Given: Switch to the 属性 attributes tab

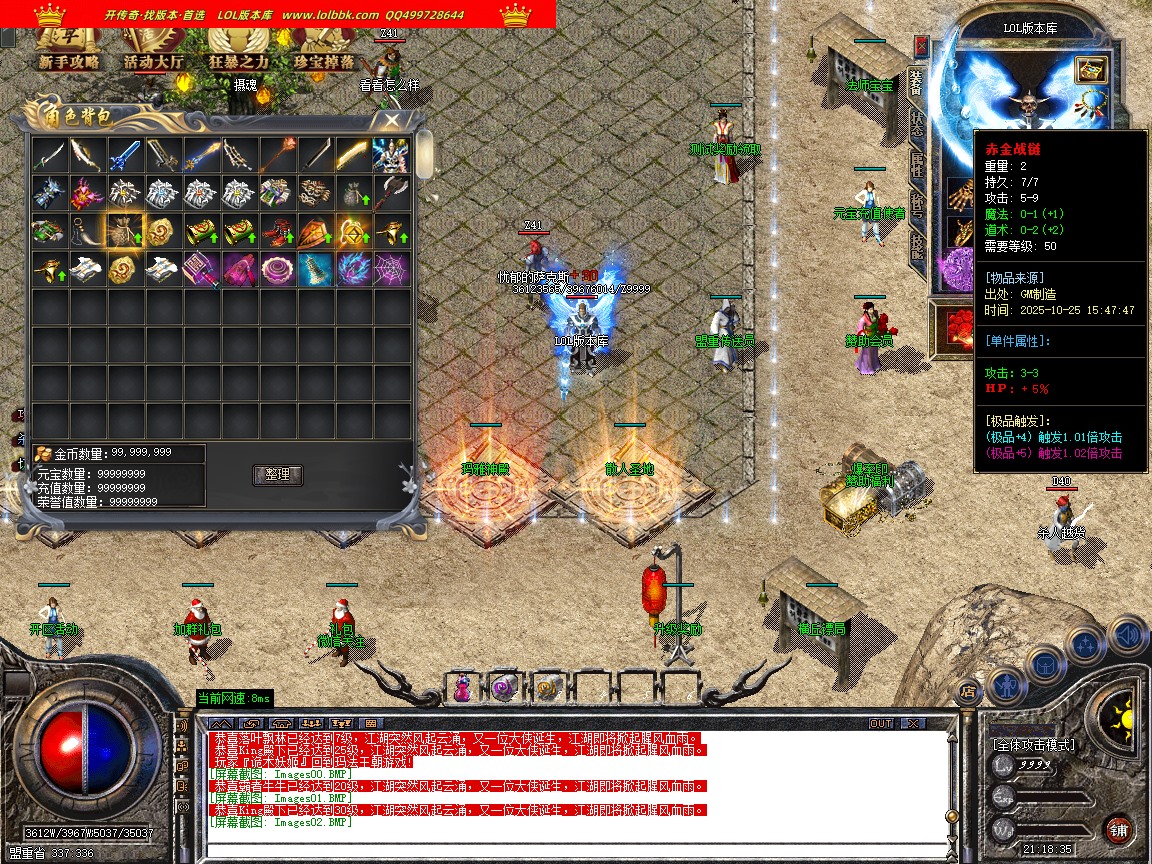Looking at the screenshot, I should [916, 165].
